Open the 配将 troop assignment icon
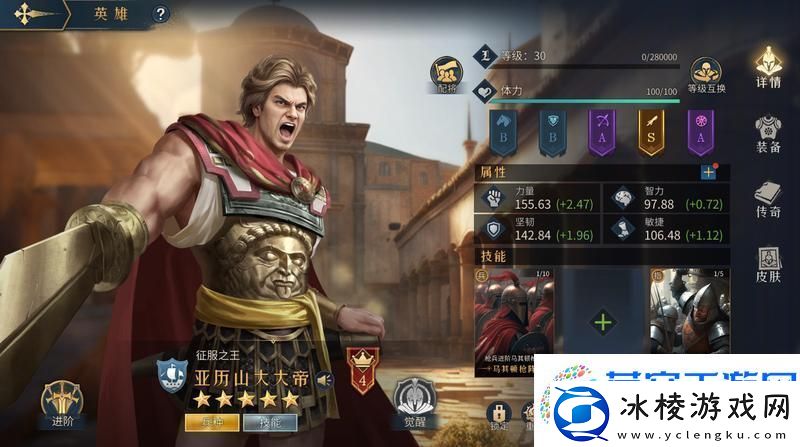 (x=445, y=73)
